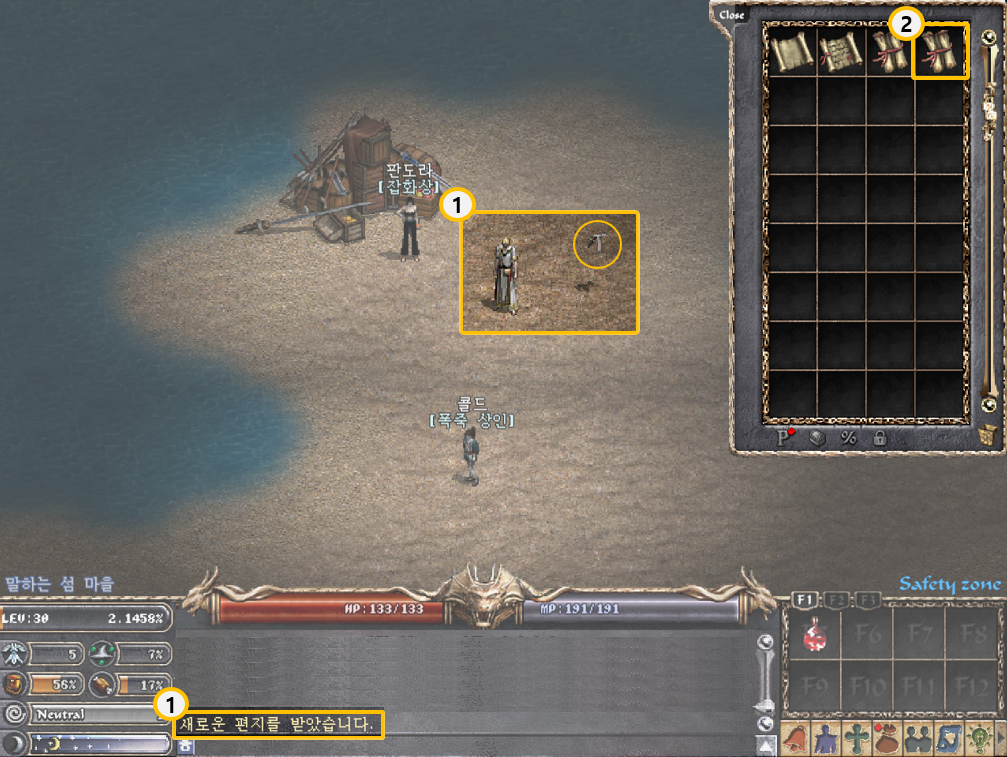Expand the menu bar with the right arrow
Image resolution: width=1007 pixels, height=757 pixels.
pos(1001,738)
